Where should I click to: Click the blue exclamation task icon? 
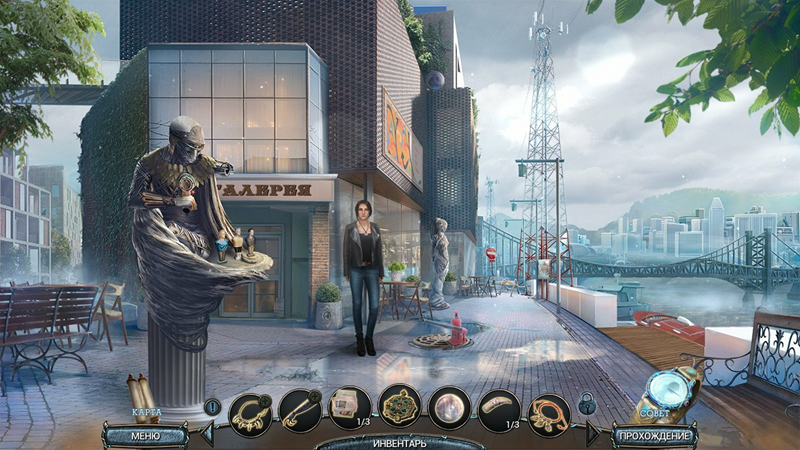[212, 406]
